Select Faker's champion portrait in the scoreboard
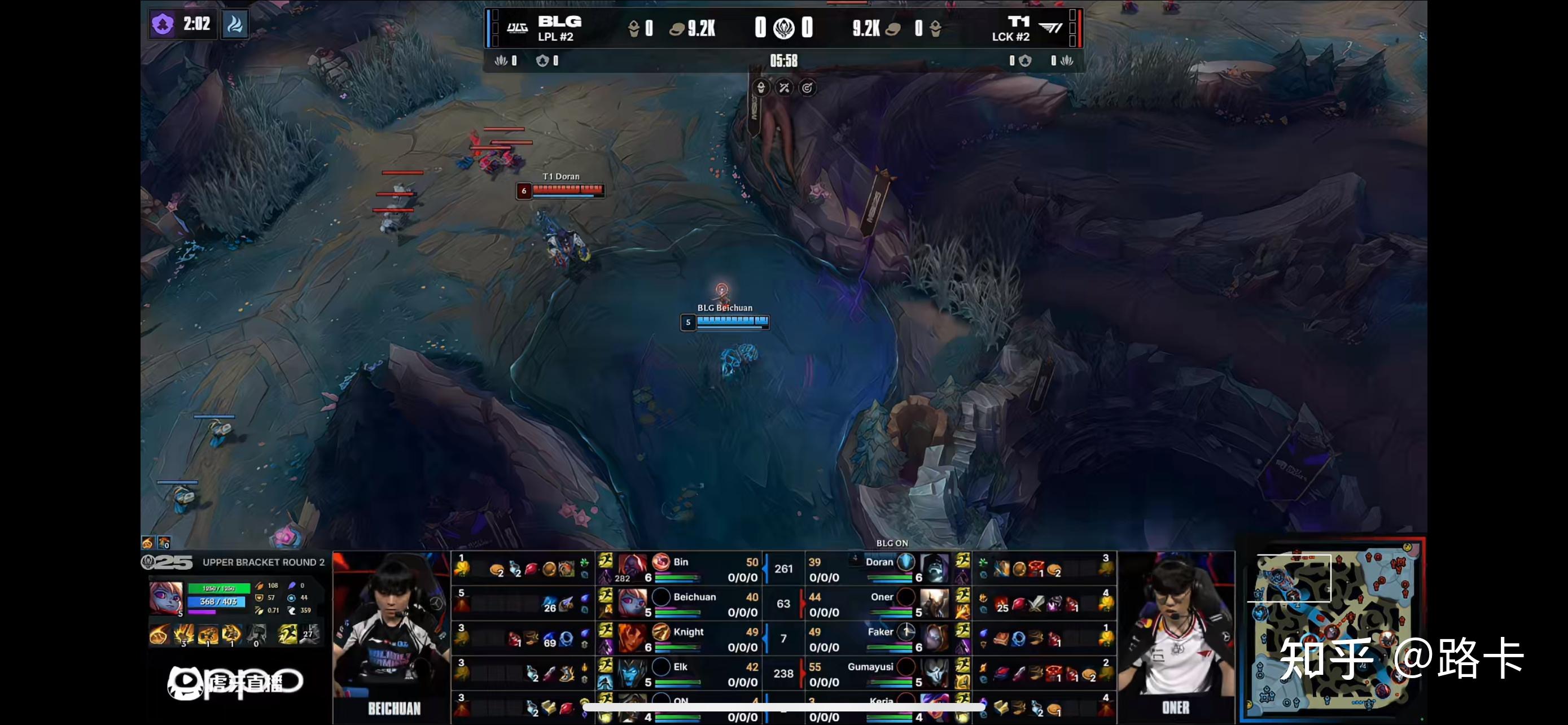Screen dimensions: 1568x725 (x=934, y=638)
